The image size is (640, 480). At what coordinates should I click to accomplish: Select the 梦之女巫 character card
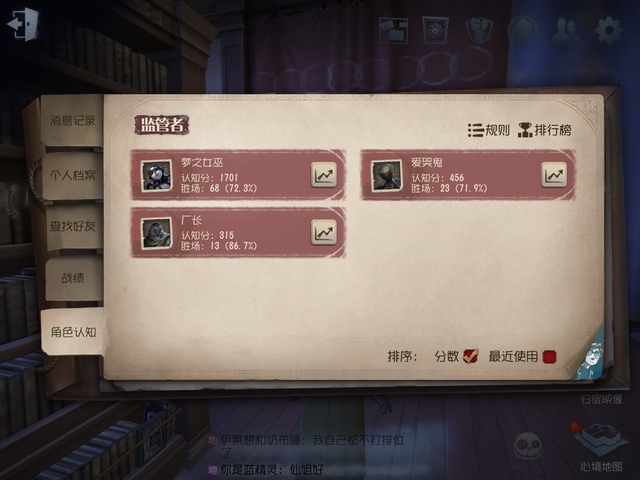(225, 175)
